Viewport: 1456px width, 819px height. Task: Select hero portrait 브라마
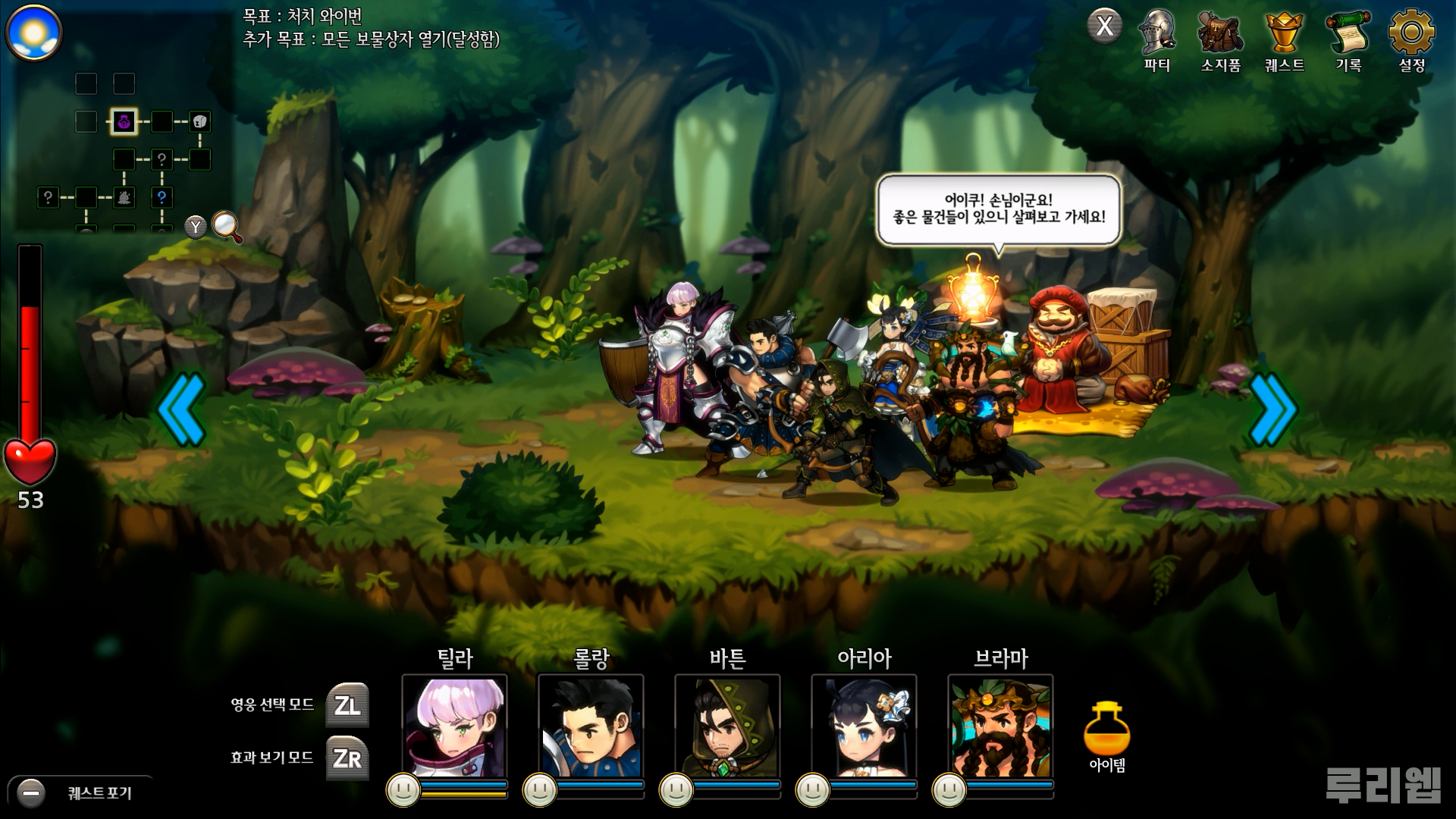tap(1000, 725)
